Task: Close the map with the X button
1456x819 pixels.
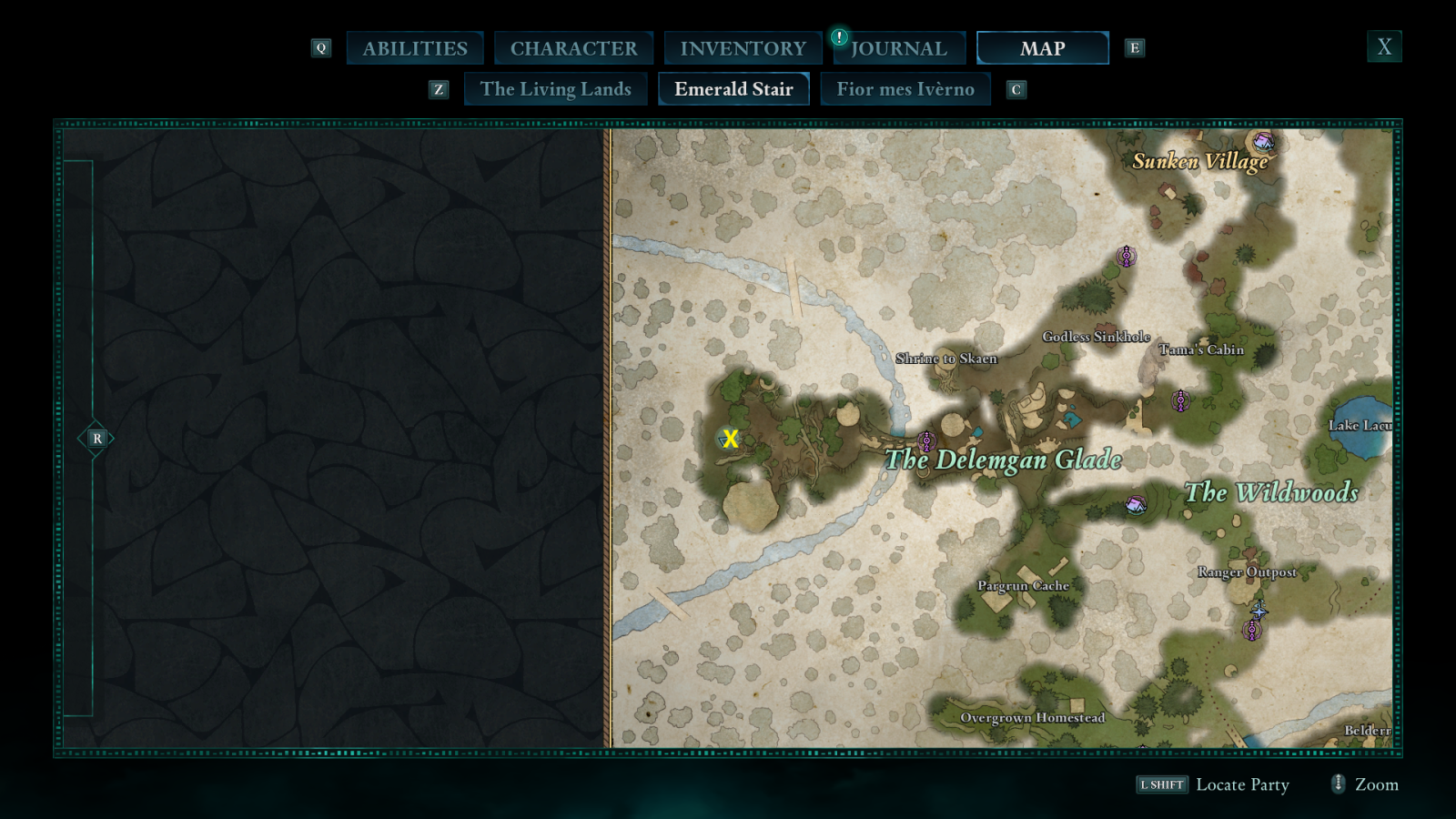Action: [x=1384, y=45]
